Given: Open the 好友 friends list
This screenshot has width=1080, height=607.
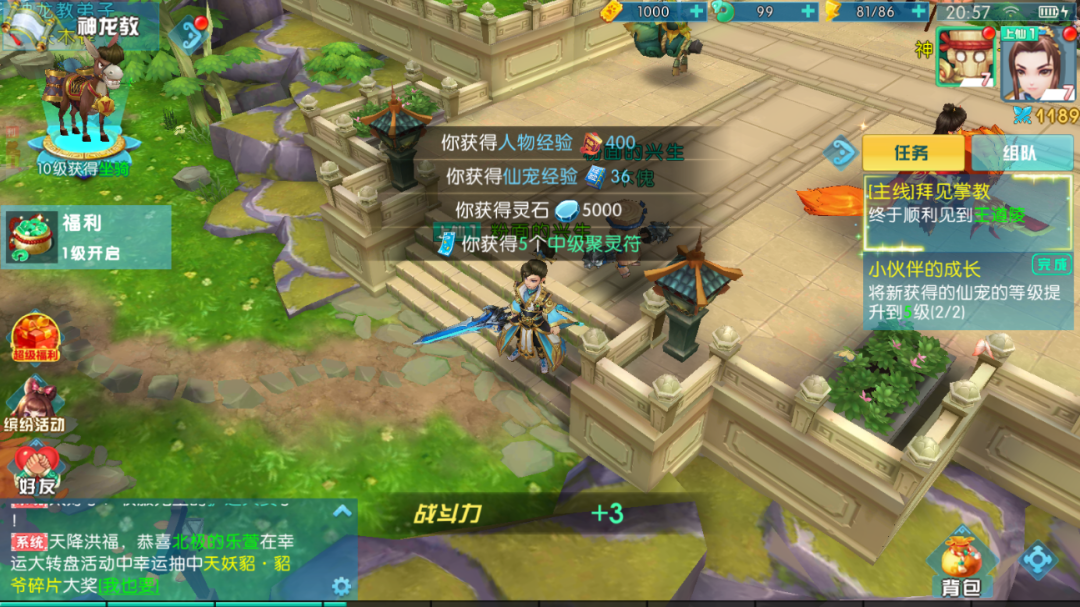Looking at the screenshot, I should tap(36, 469).
